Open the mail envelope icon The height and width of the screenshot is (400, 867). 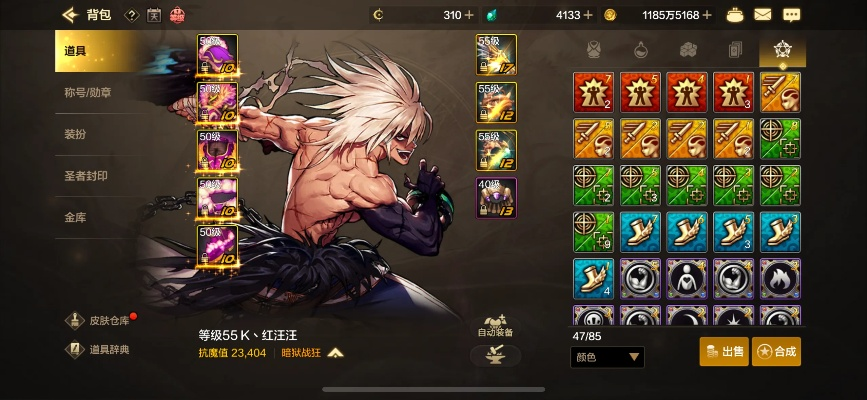click(763, 15)
